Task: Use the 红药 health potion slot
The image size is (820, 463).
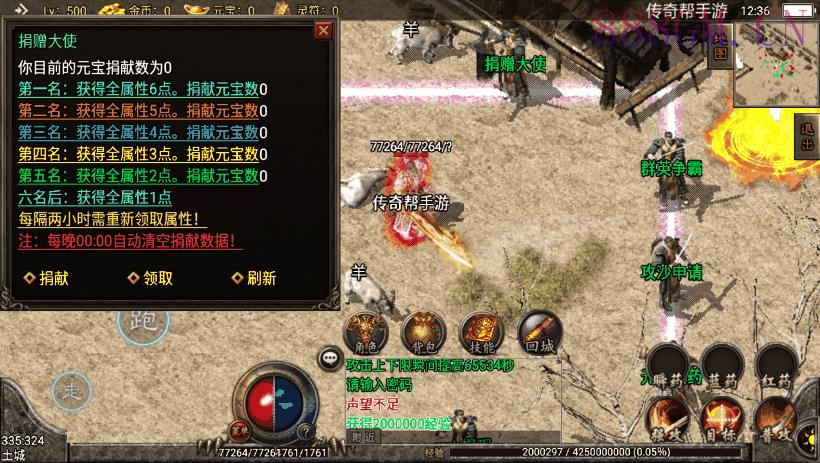Action: click(776, 367)
